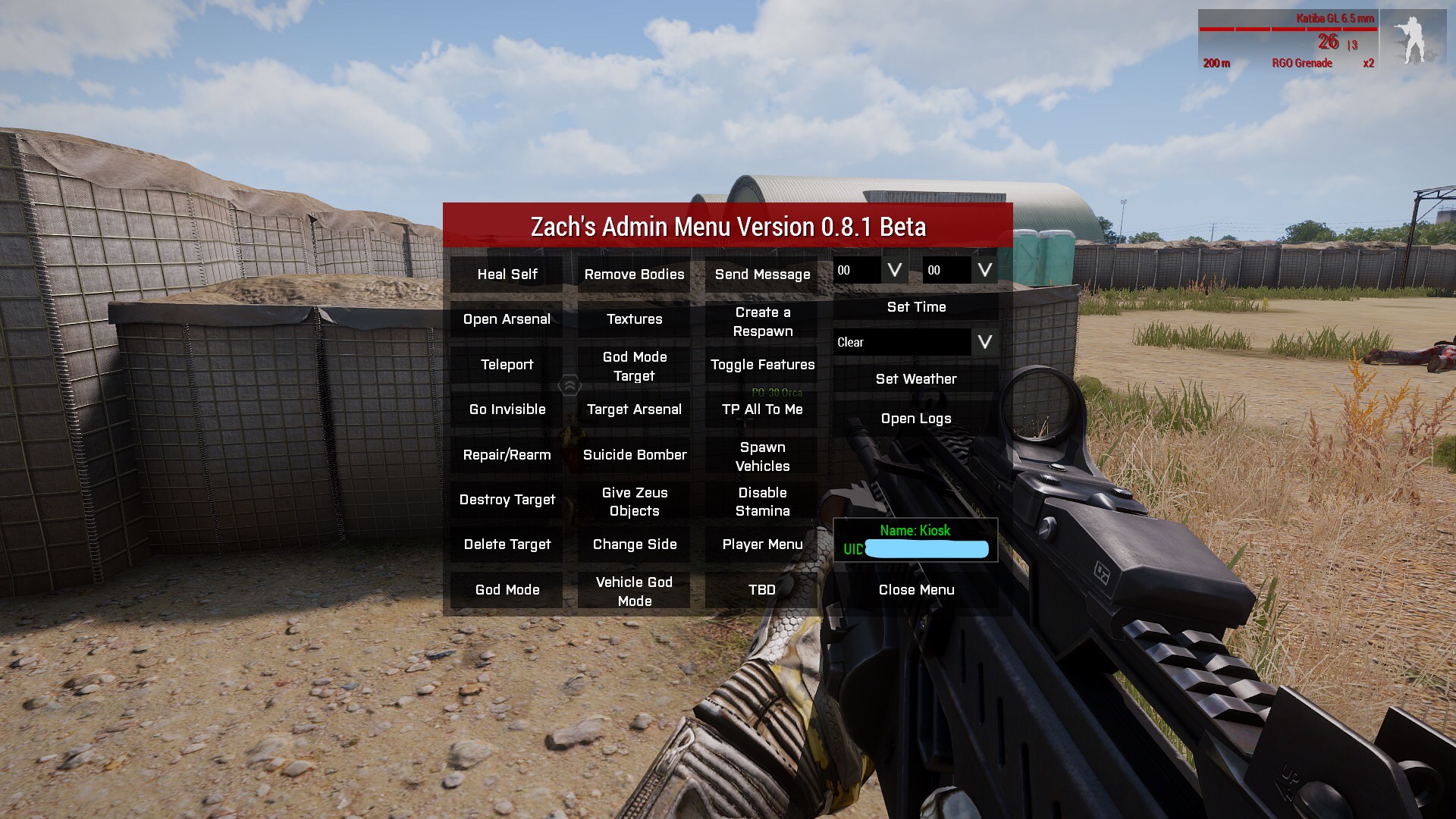Open Send Message
Image resolution: width=1456 pixels, height=819 pixels.
[x=762, y=275]
